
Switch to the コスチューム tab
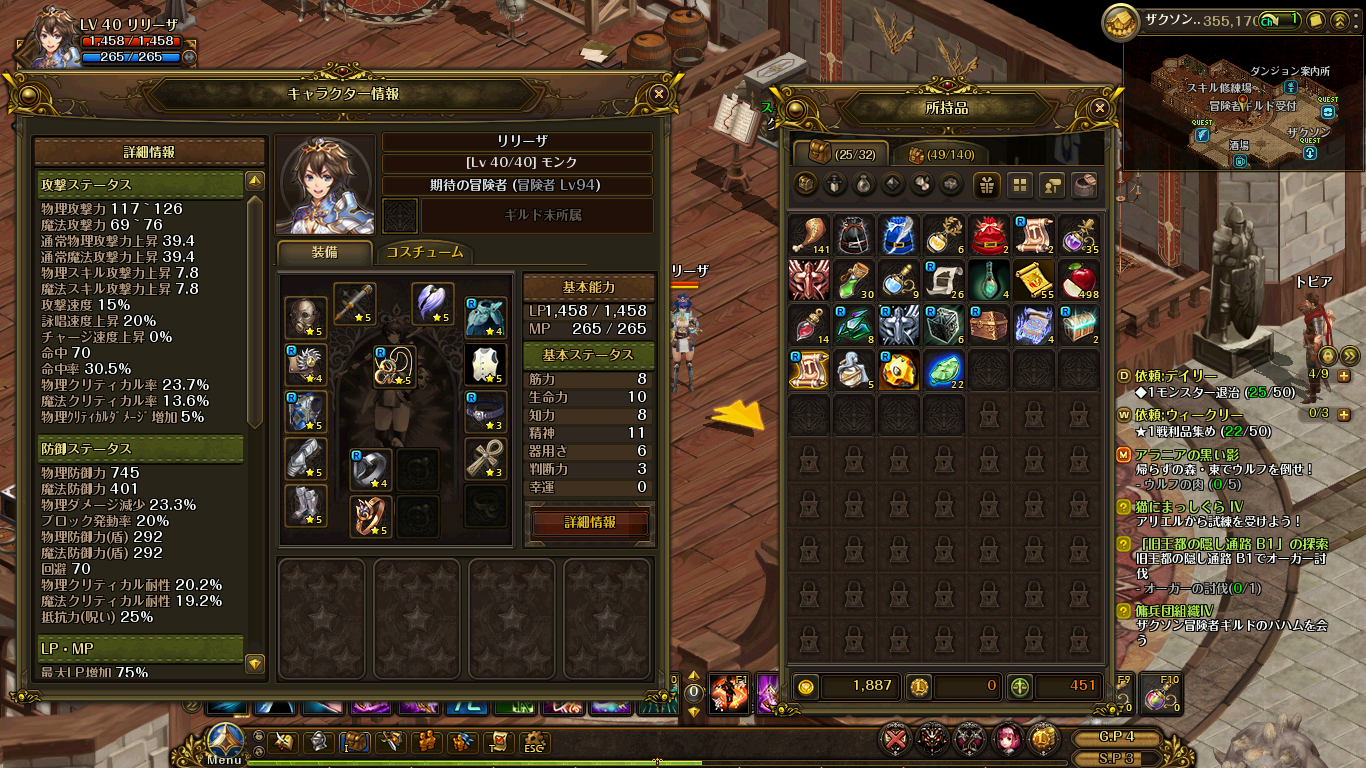tap(424, 252)
